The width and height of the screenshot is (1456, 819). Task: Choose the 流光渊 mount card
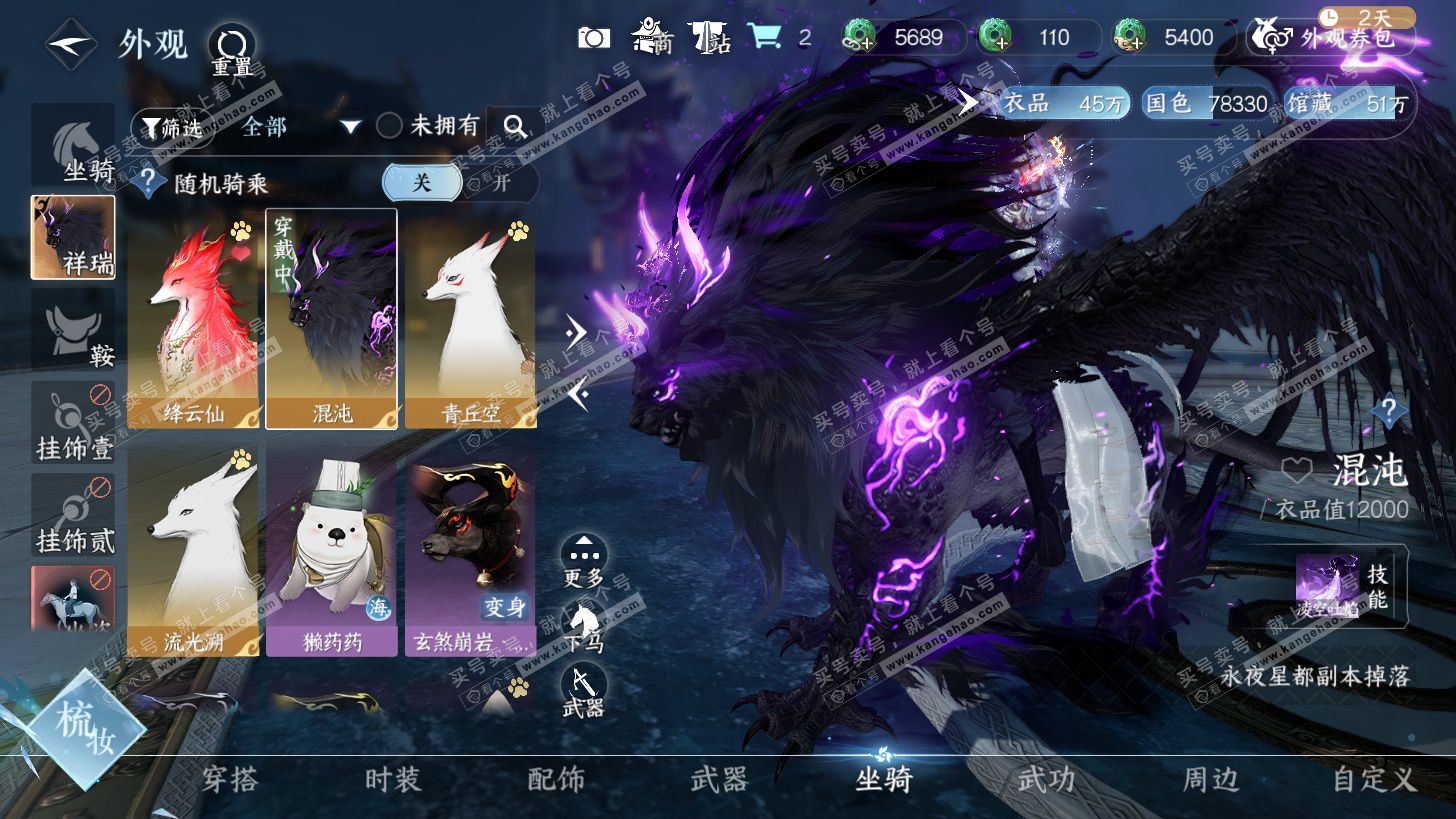[x=193, y=550]
